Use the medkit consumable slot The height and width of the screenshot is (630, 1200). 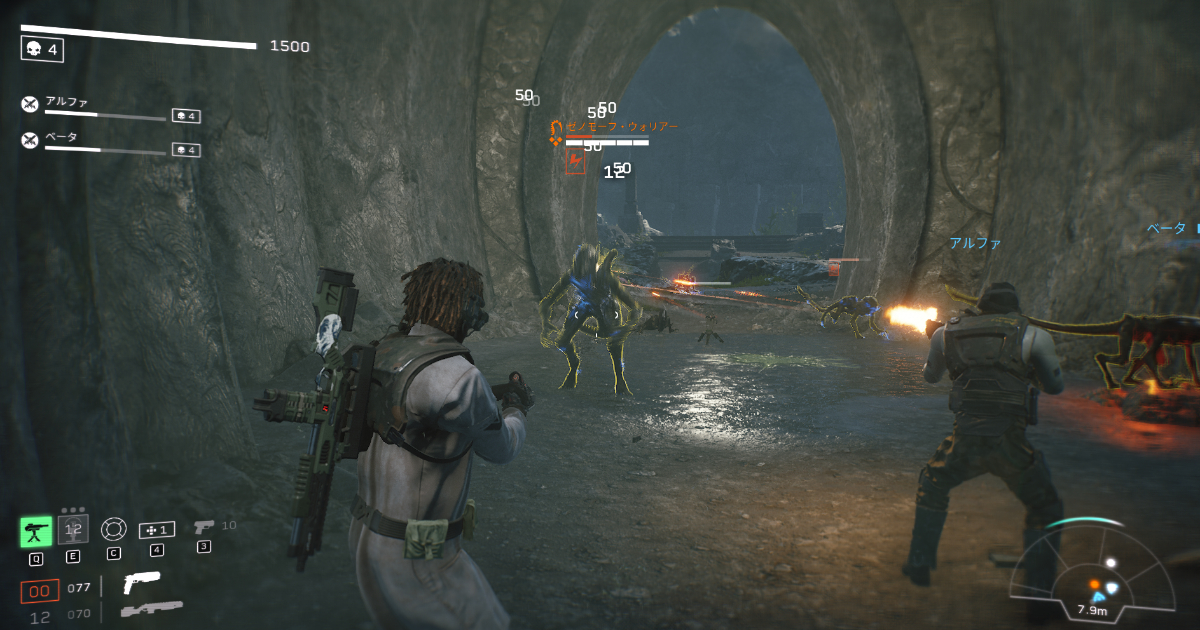click(x=156, y=529)
